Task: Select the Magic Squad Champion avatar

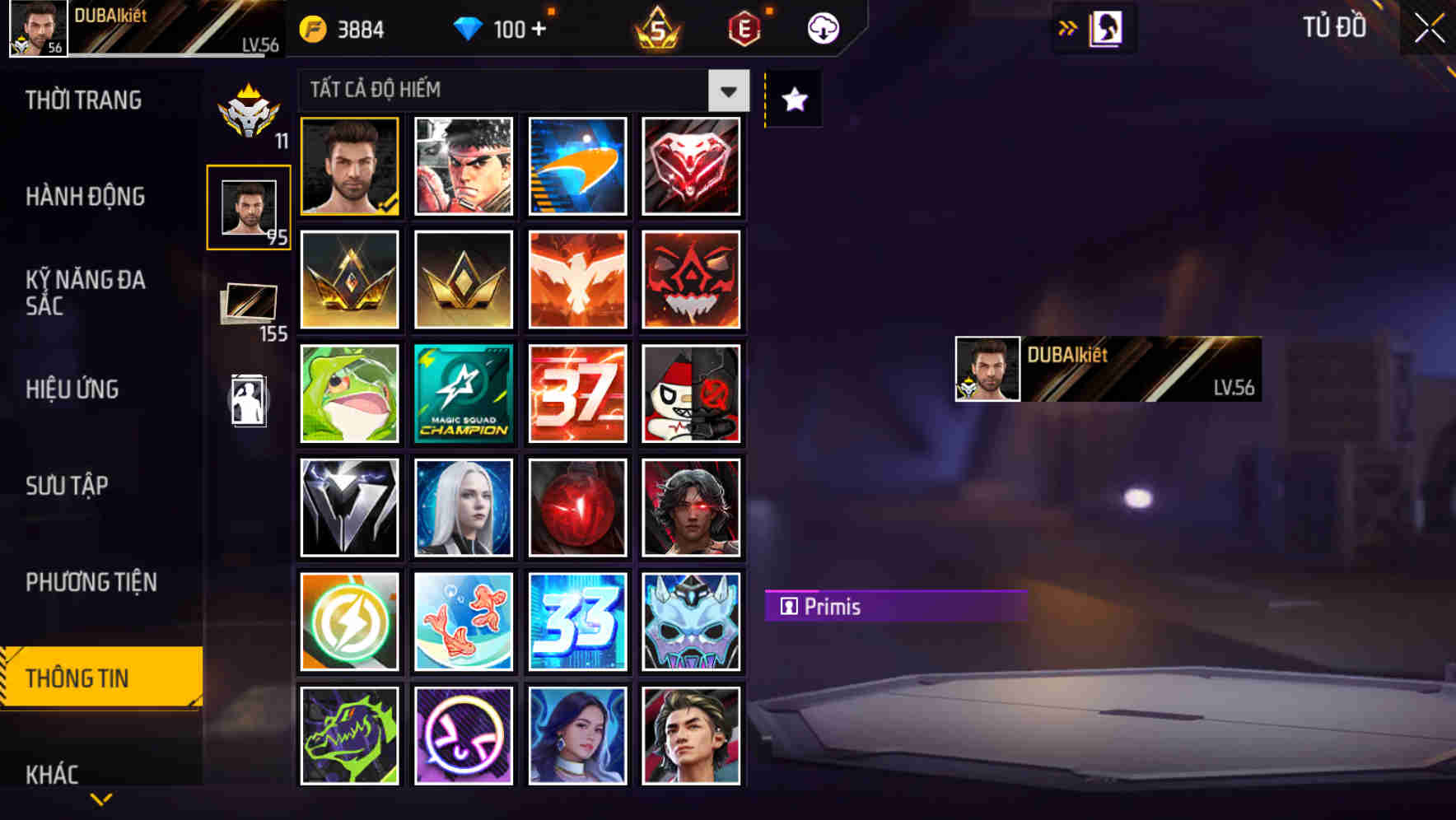Action: coord(463,394)
